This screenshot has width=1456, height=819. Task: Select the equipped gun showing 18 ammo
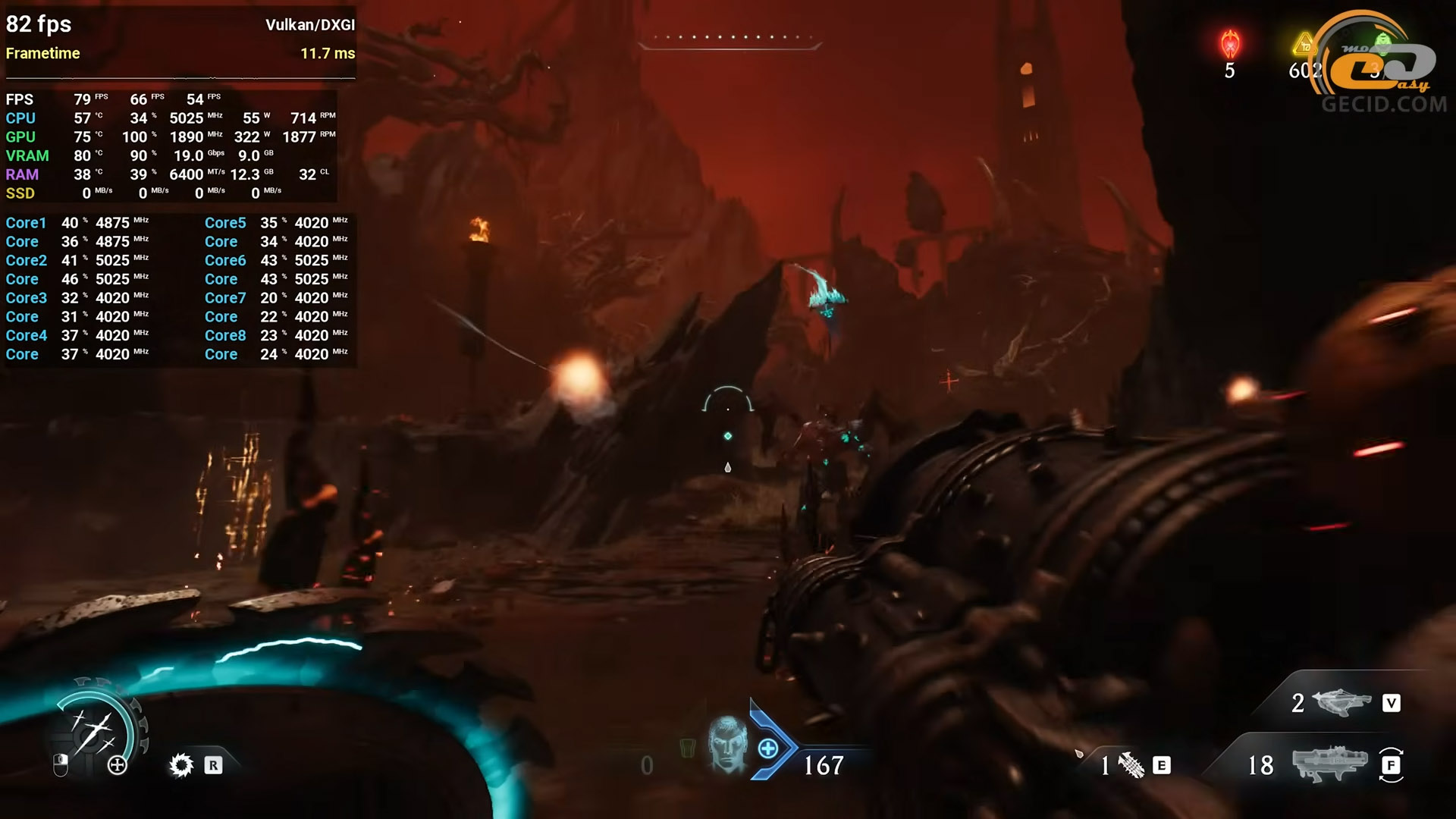[1329, 764]
